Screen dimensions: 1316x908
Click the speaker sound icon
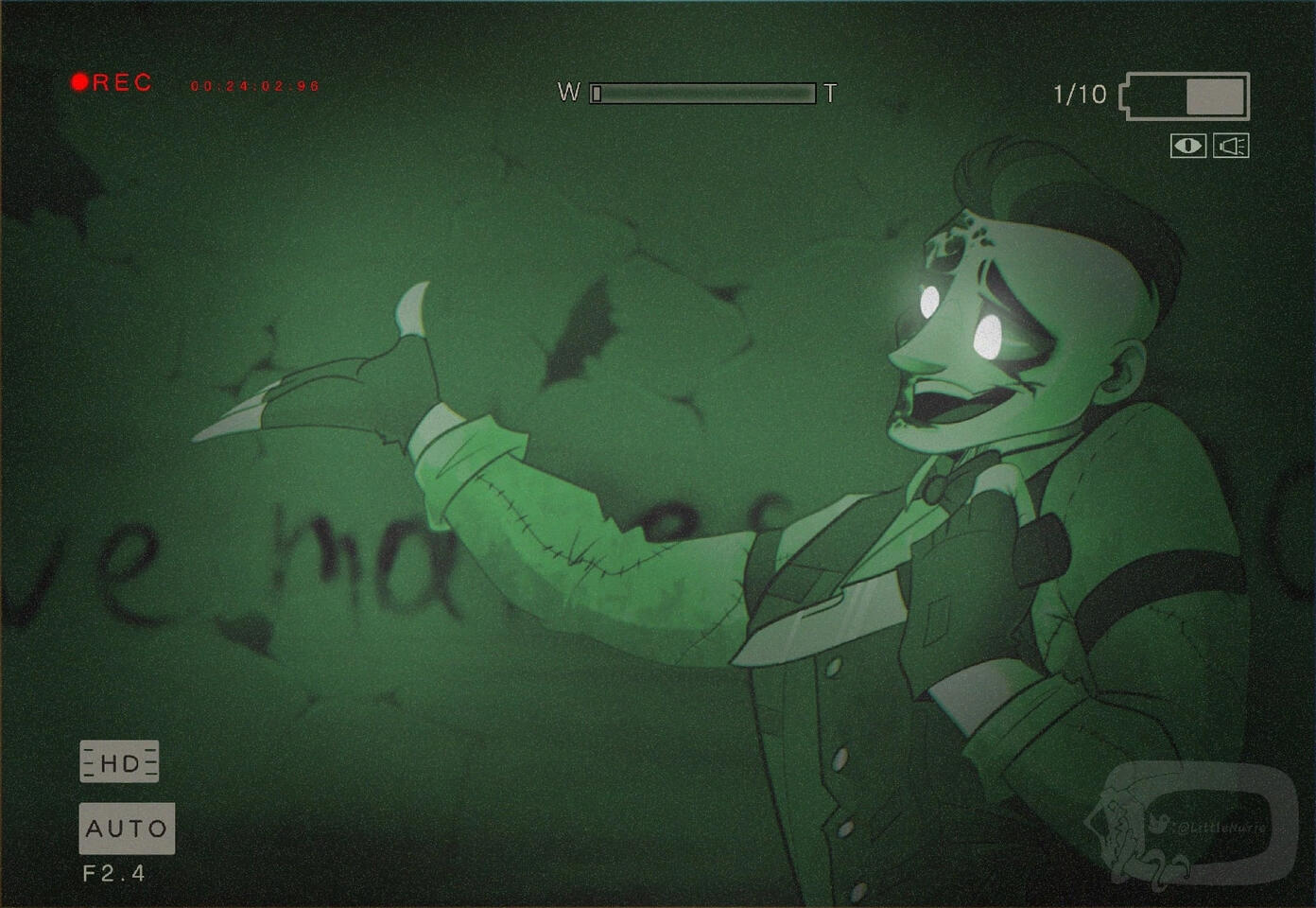pyautogui.click(x=1231, y=146)
